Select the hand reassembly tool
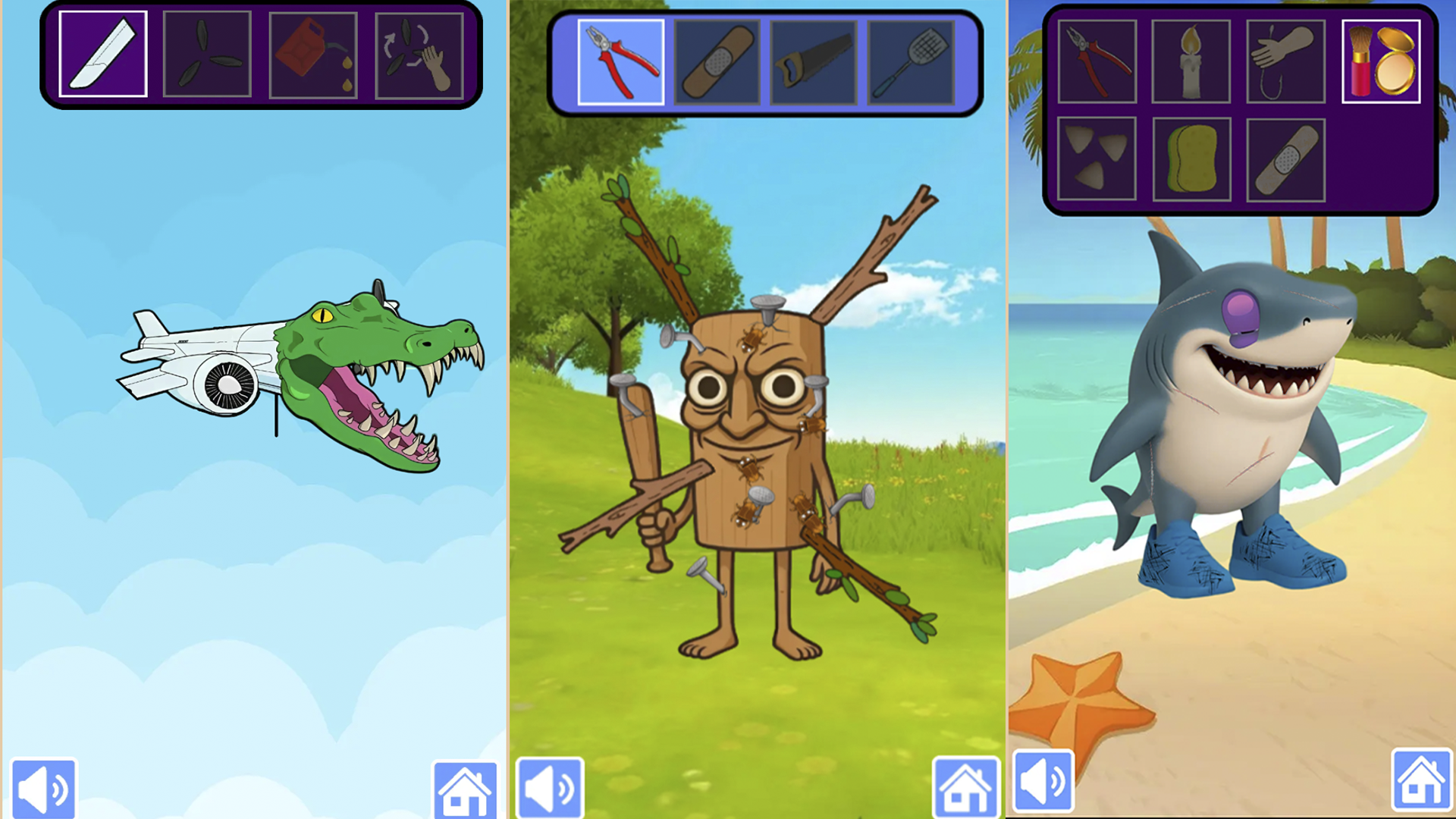This screenshot has height=819, width=1456. click(x=419, y=55)
